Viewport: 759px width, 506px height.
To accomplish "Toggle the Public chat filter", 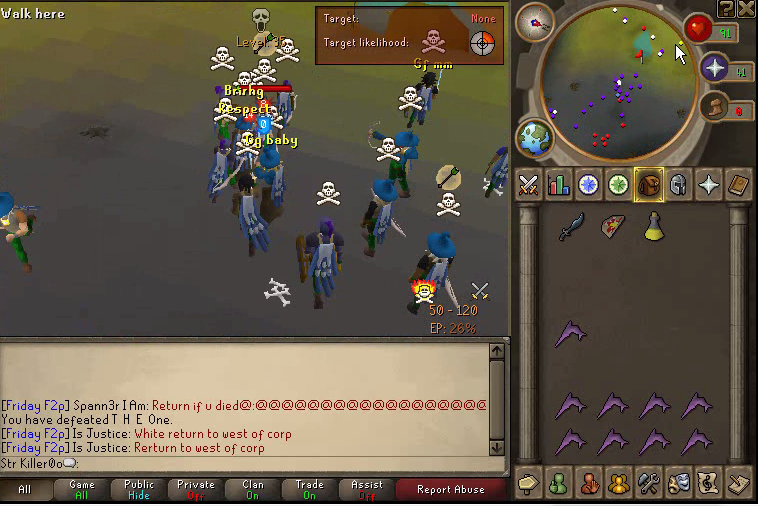I will (x=139, y=489).
